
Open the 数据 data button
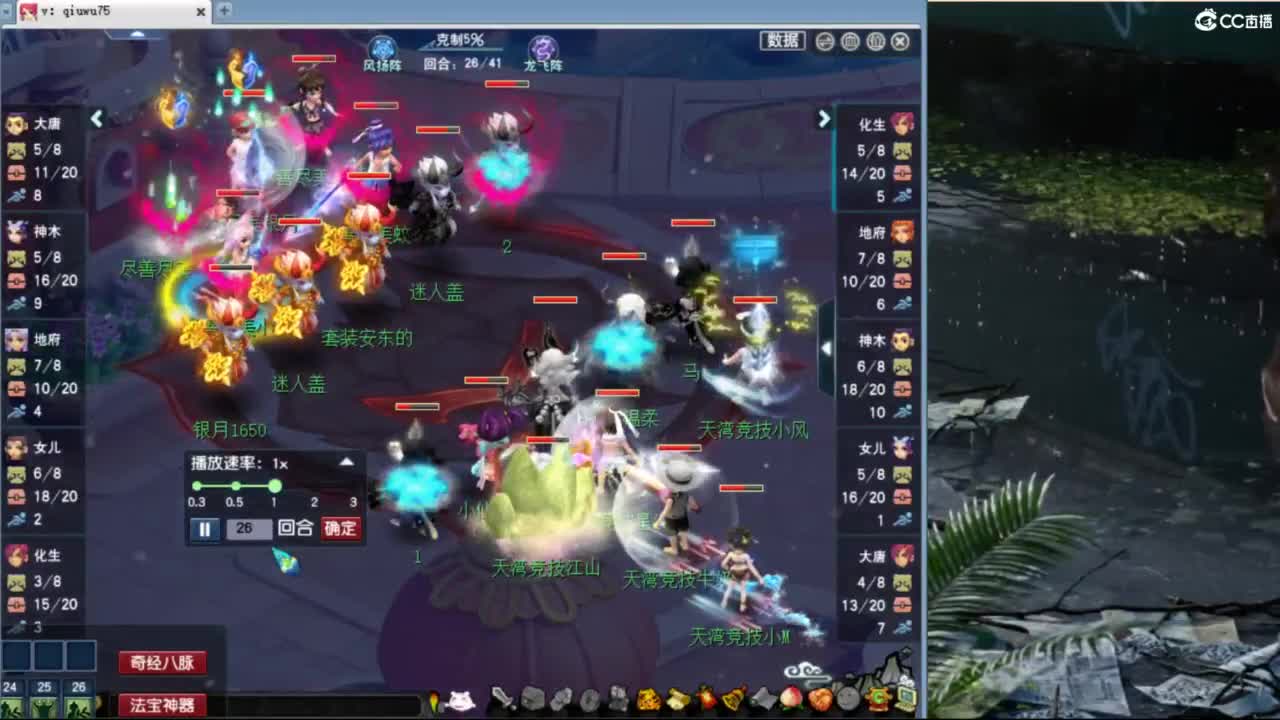click(x=784, y=40)
